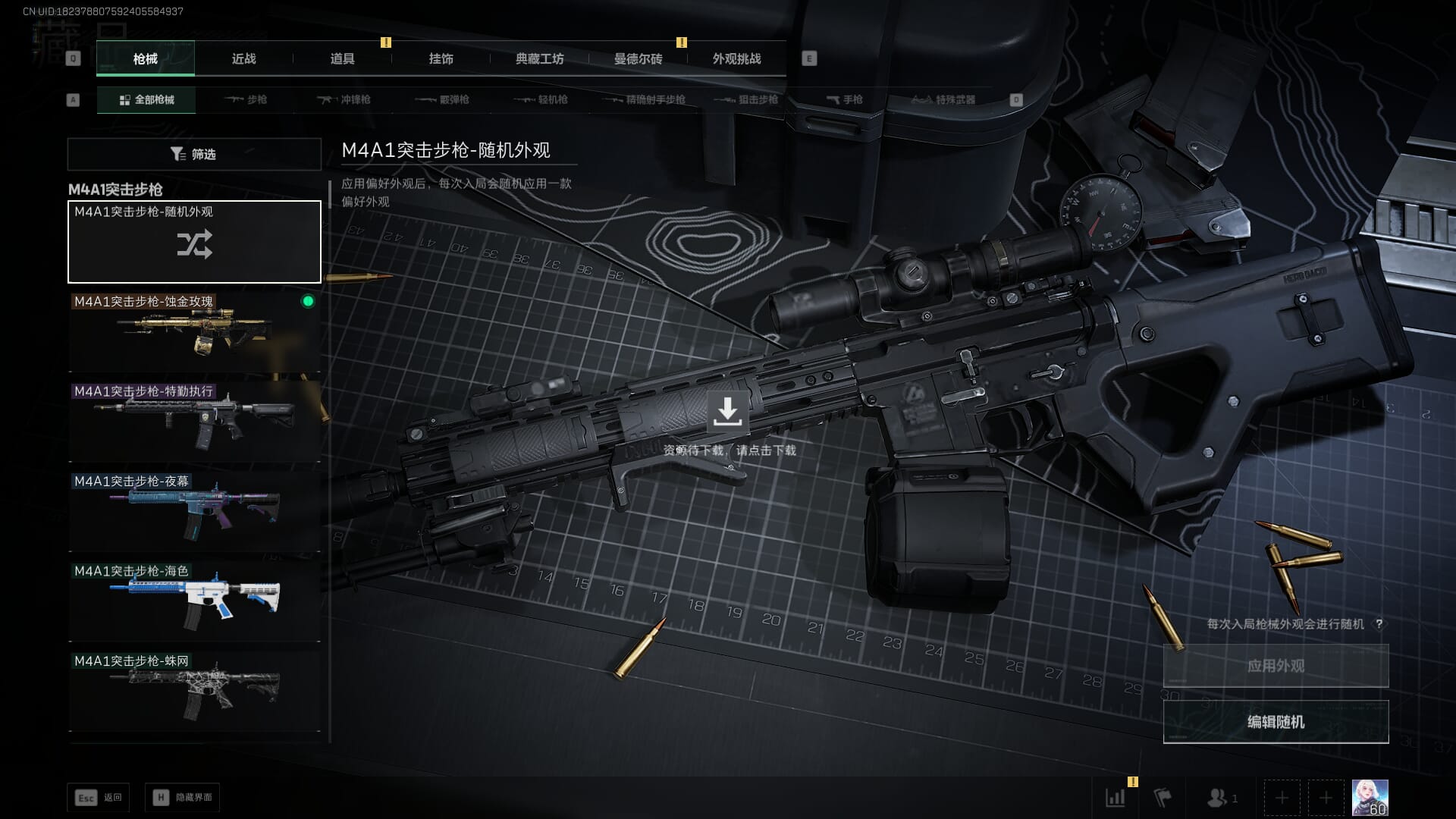This screenshot has height=819, width=1456.
Task: Open the 筛选 filter button
Action: point(194,154)
